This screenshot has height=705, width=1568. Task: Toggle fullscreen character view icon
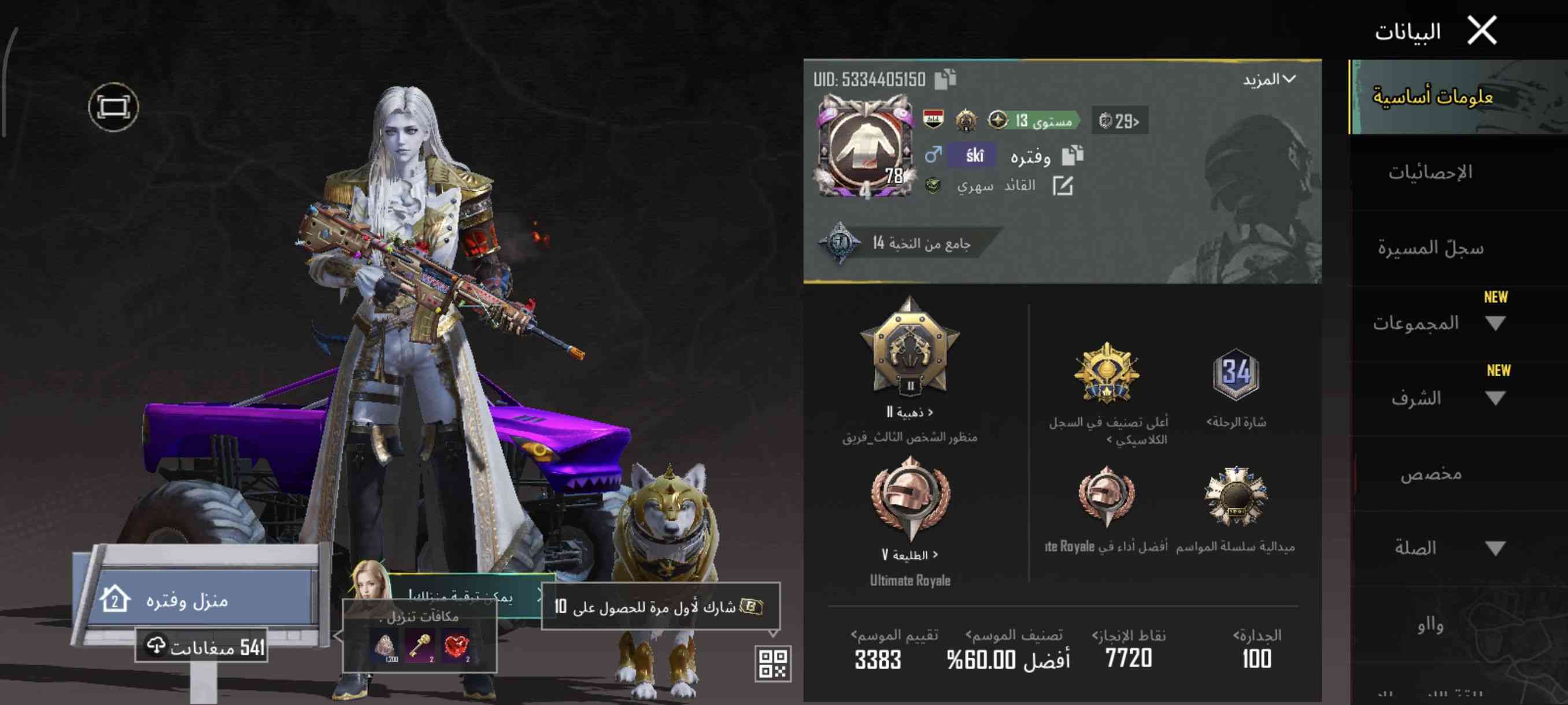(113, 107)
